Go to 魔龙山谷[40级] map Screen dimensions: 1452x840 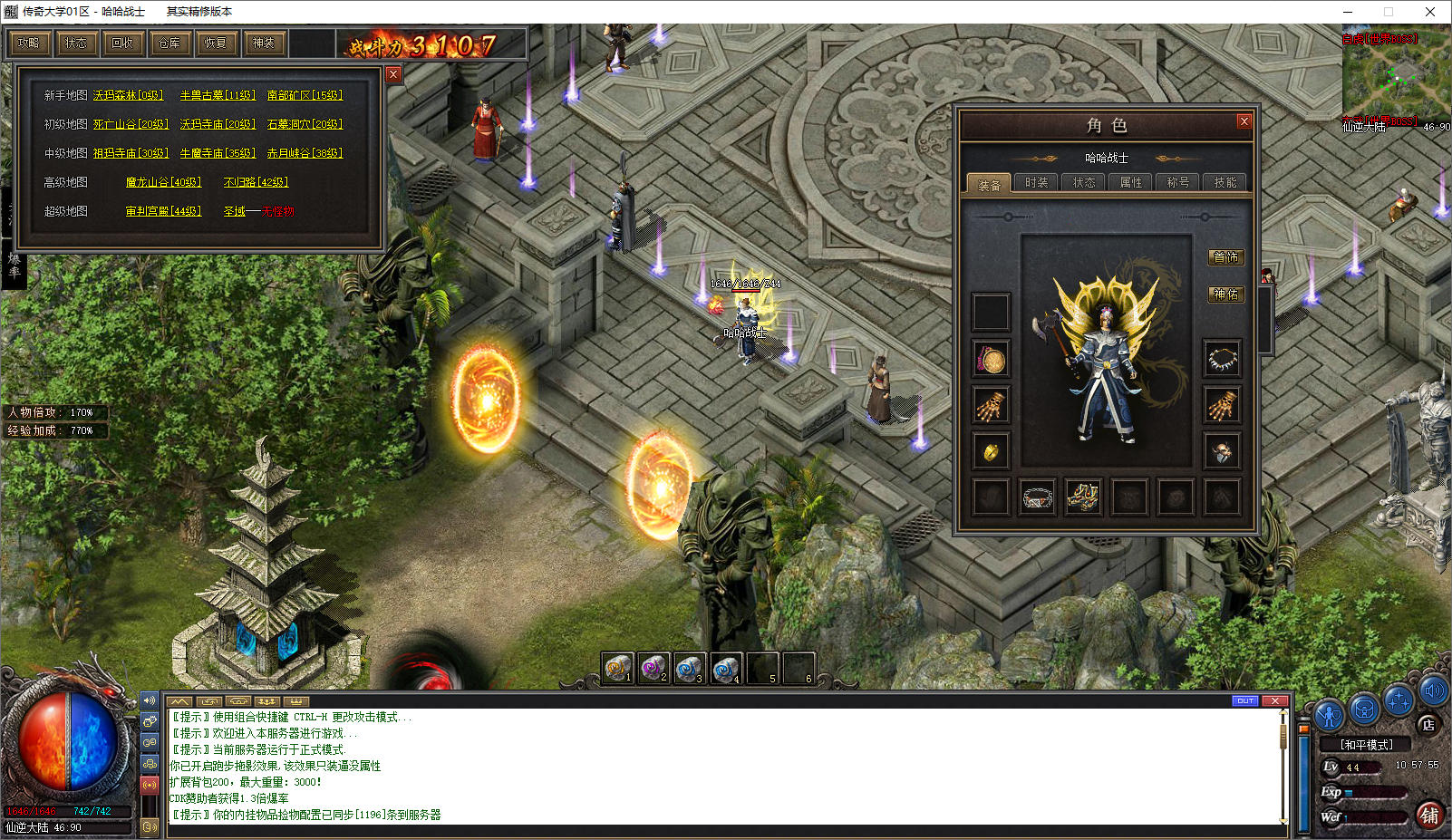click(163, 182)
